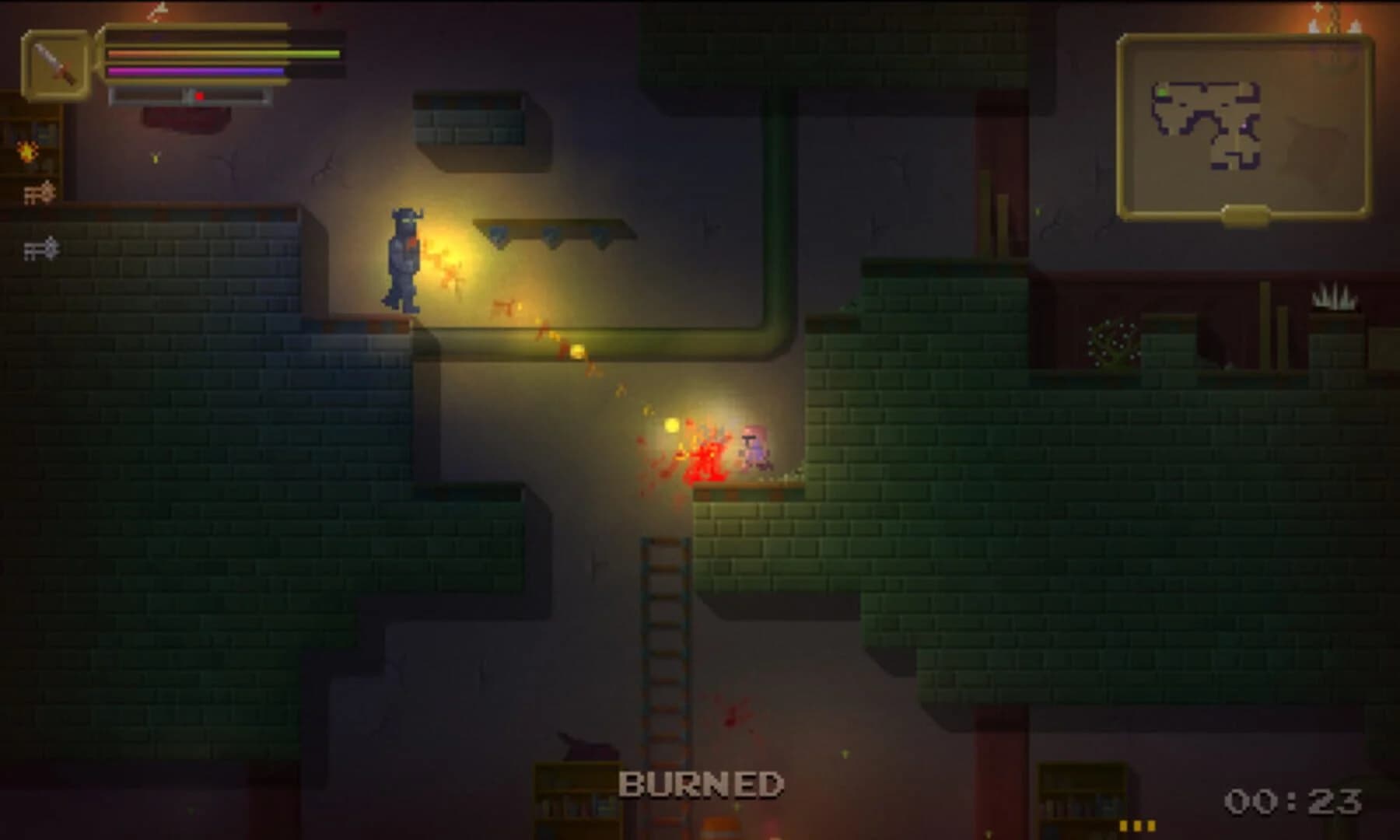Click the magenta-blue energy bar
The width and height of the screenshot is (1400, 840).
point(194,72)
